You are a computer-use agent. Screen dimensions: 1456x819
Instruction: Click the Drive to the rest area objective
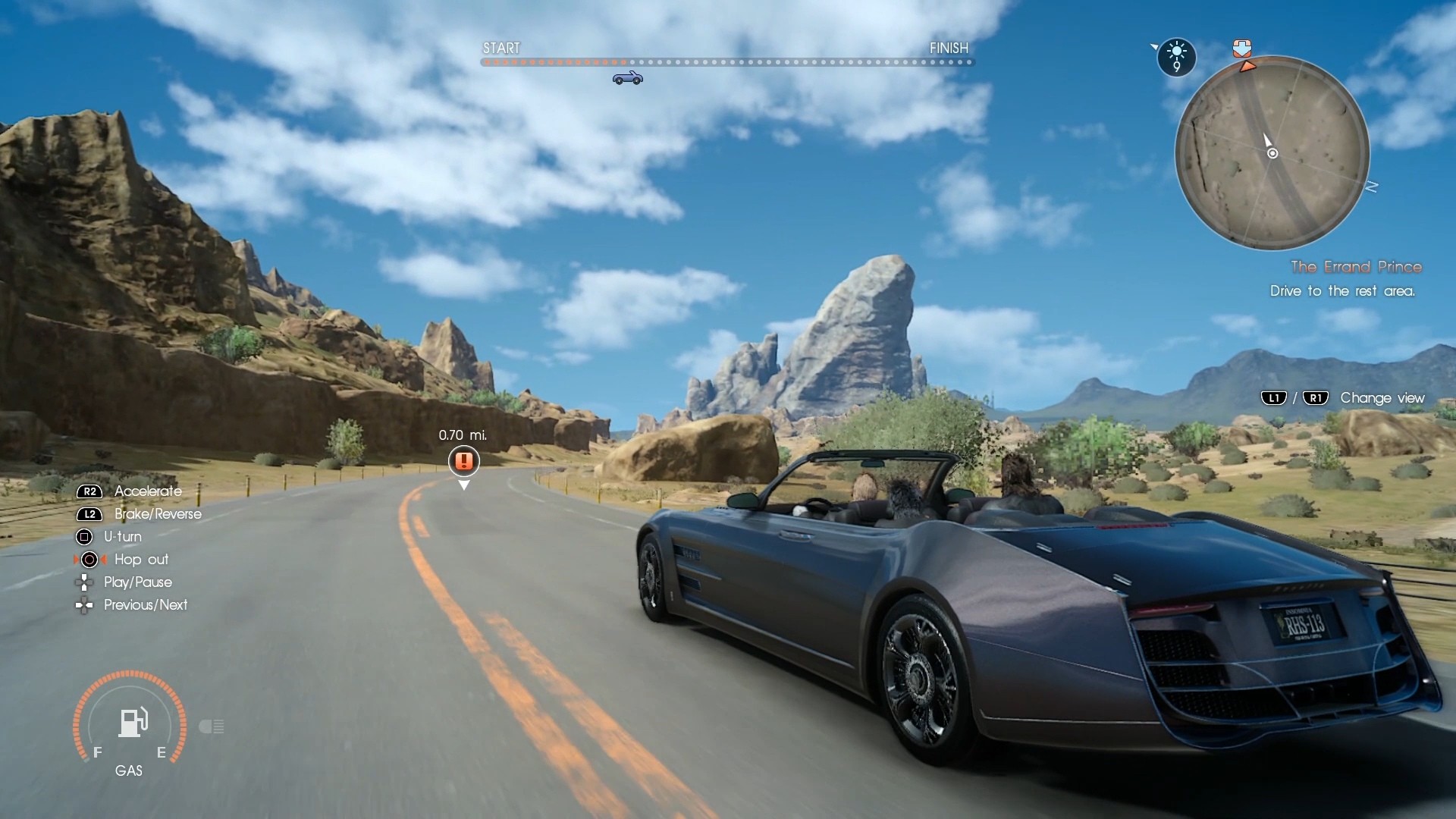click(x=1341, y=291)
